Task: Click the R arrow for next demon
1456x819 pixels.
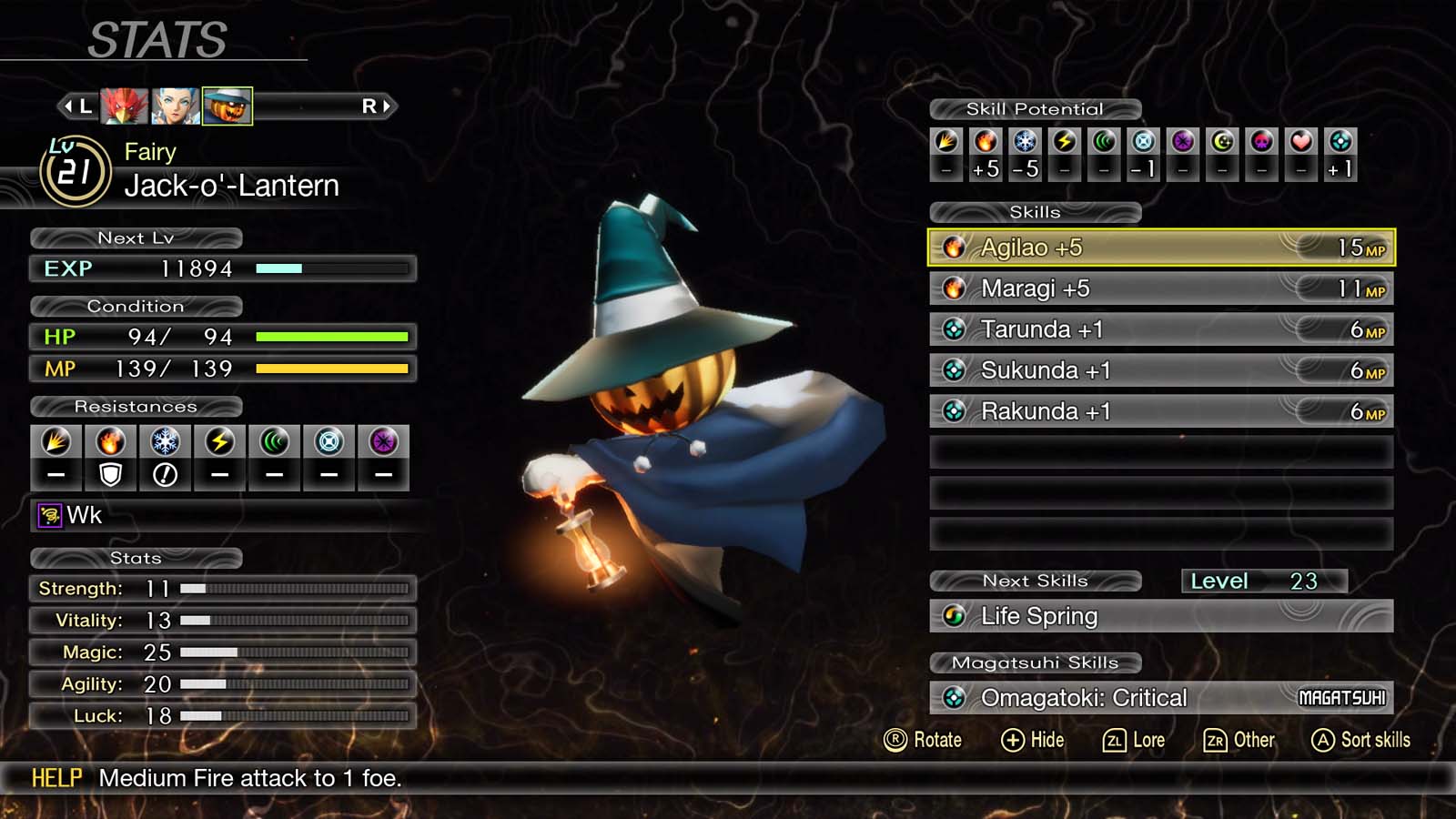Action: tap(382, 105)
